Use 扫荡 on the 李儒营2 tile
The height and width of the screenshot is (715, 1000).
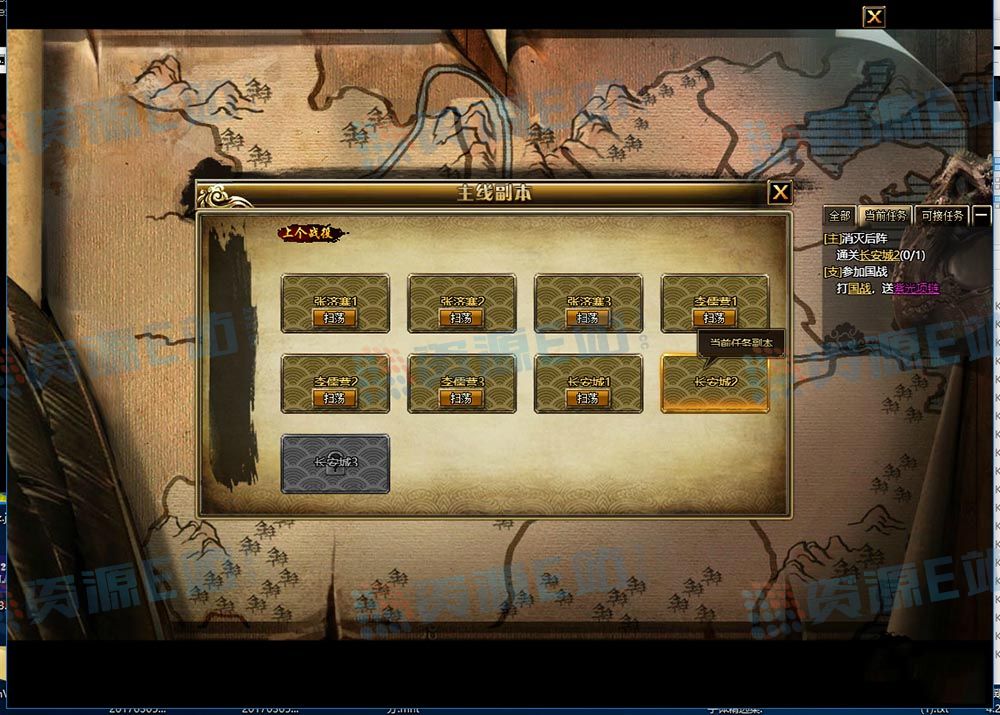334,398
